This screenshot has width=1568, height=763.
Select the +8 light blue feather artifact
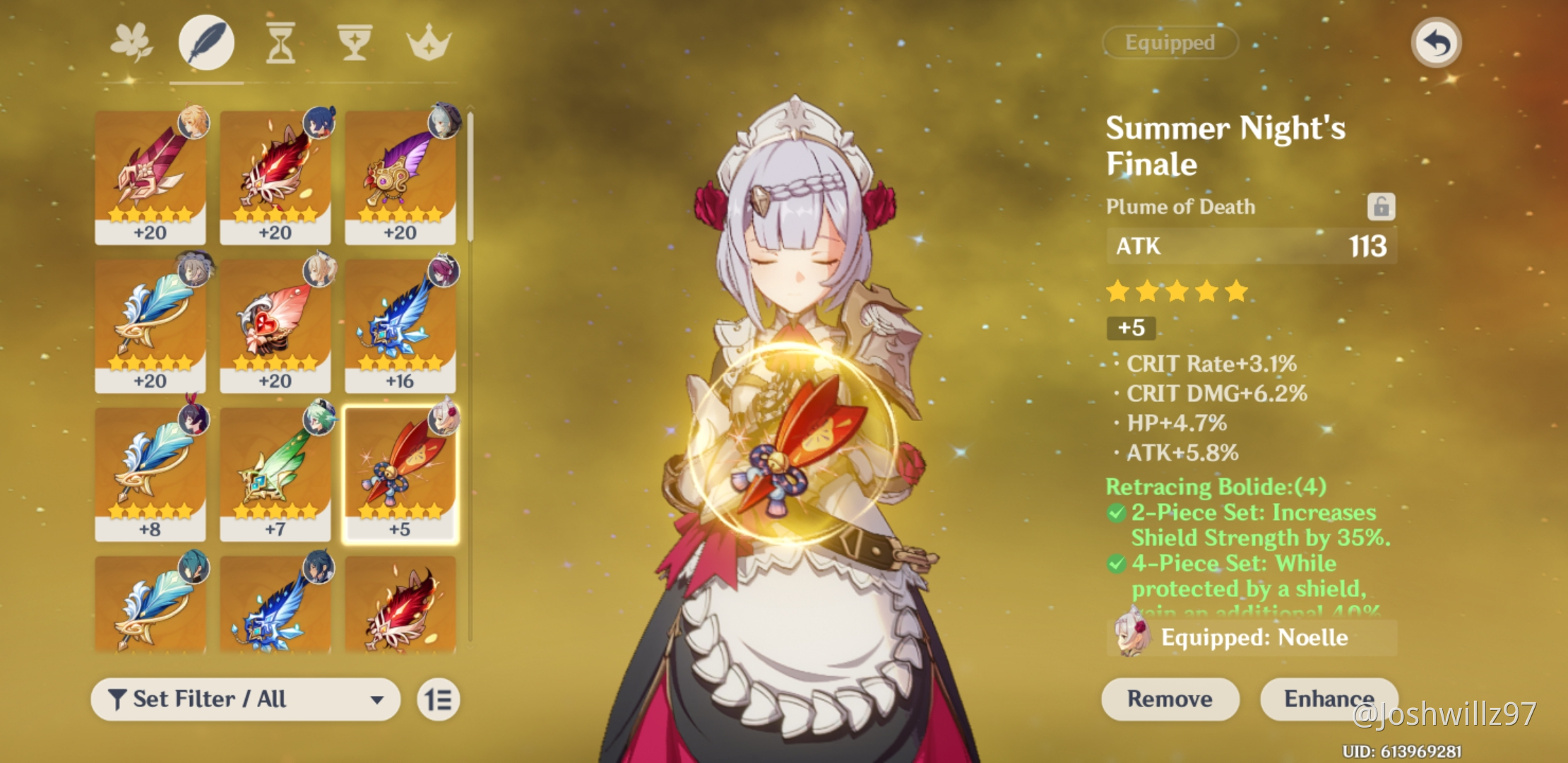point(150,473)
